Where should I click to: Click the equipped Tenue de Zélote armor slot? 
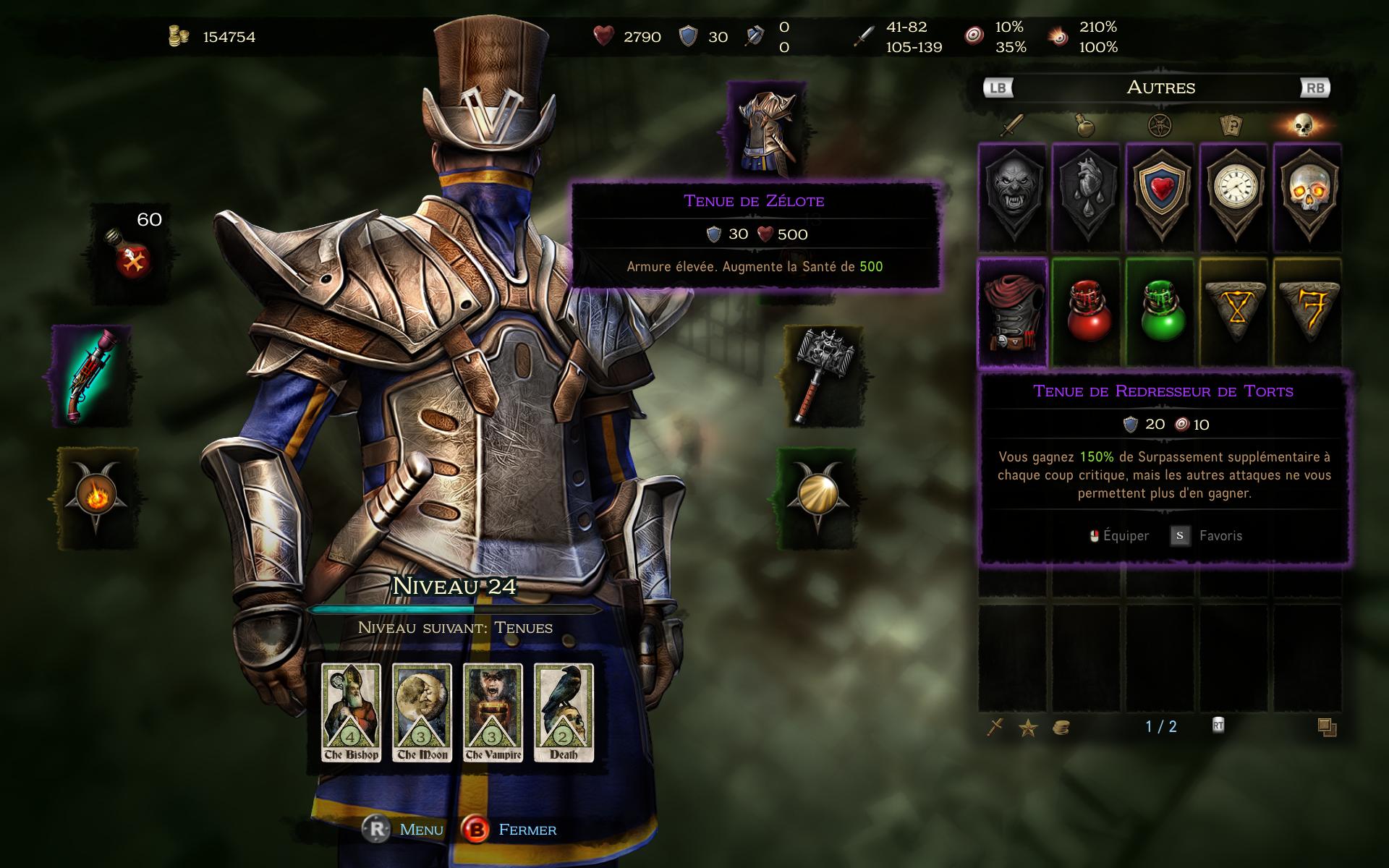point(767,130)
